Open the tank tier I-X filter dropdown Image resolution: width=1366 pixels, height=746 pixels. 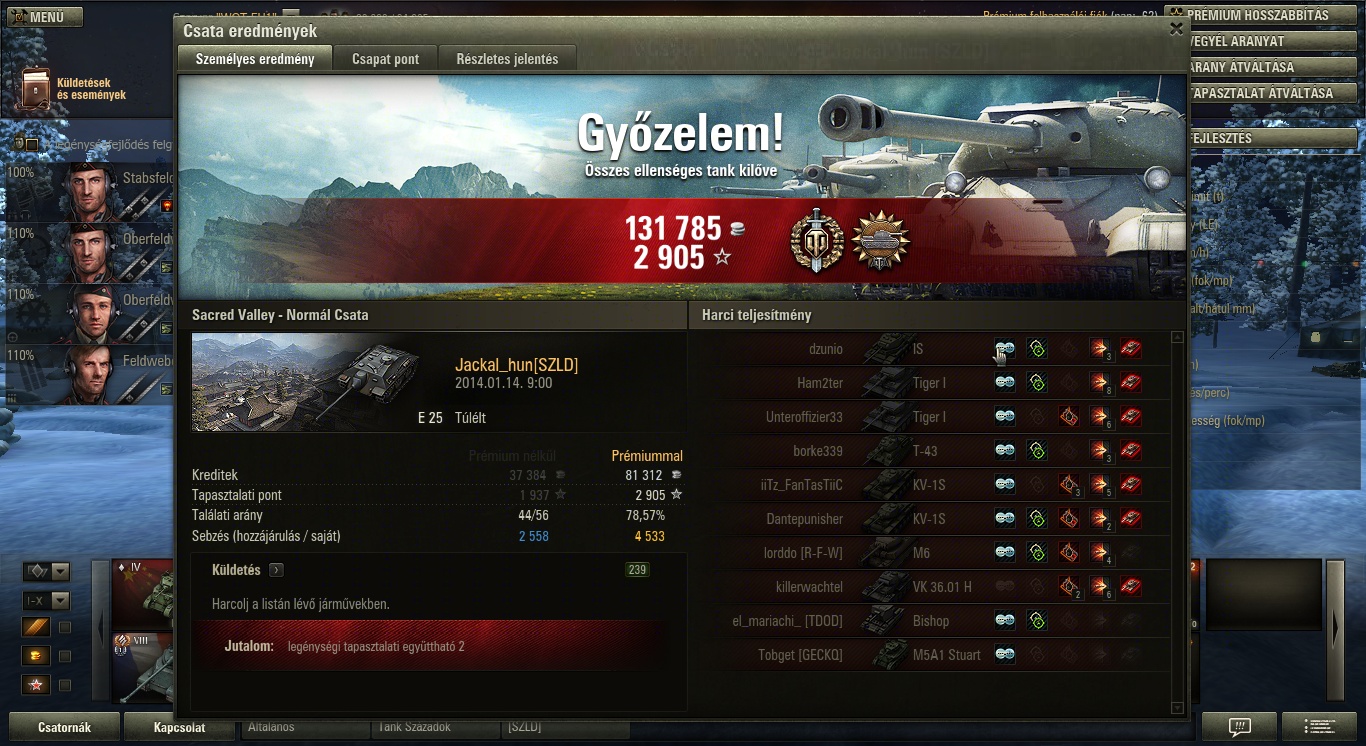[x=60, y=601]
